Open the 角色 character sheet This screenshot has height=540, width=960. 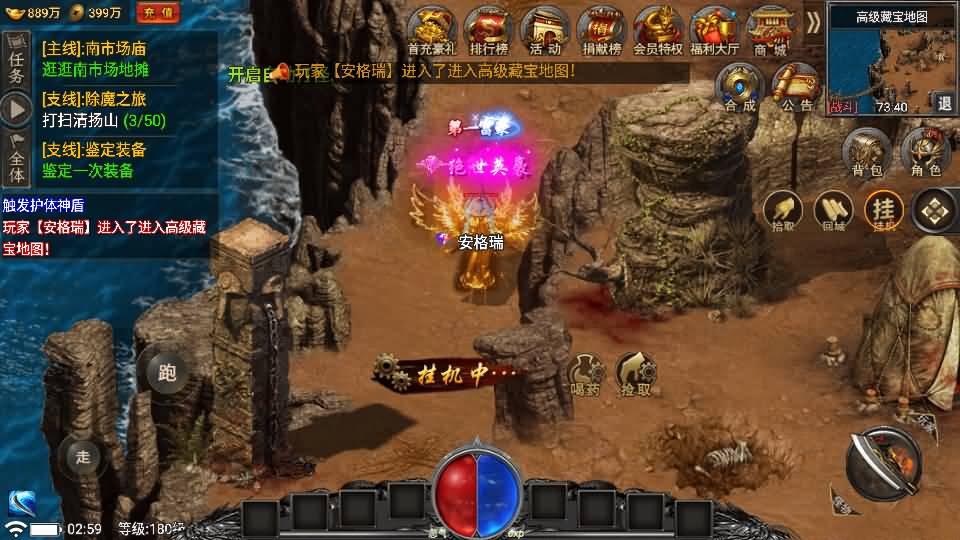tap(926, 153)
